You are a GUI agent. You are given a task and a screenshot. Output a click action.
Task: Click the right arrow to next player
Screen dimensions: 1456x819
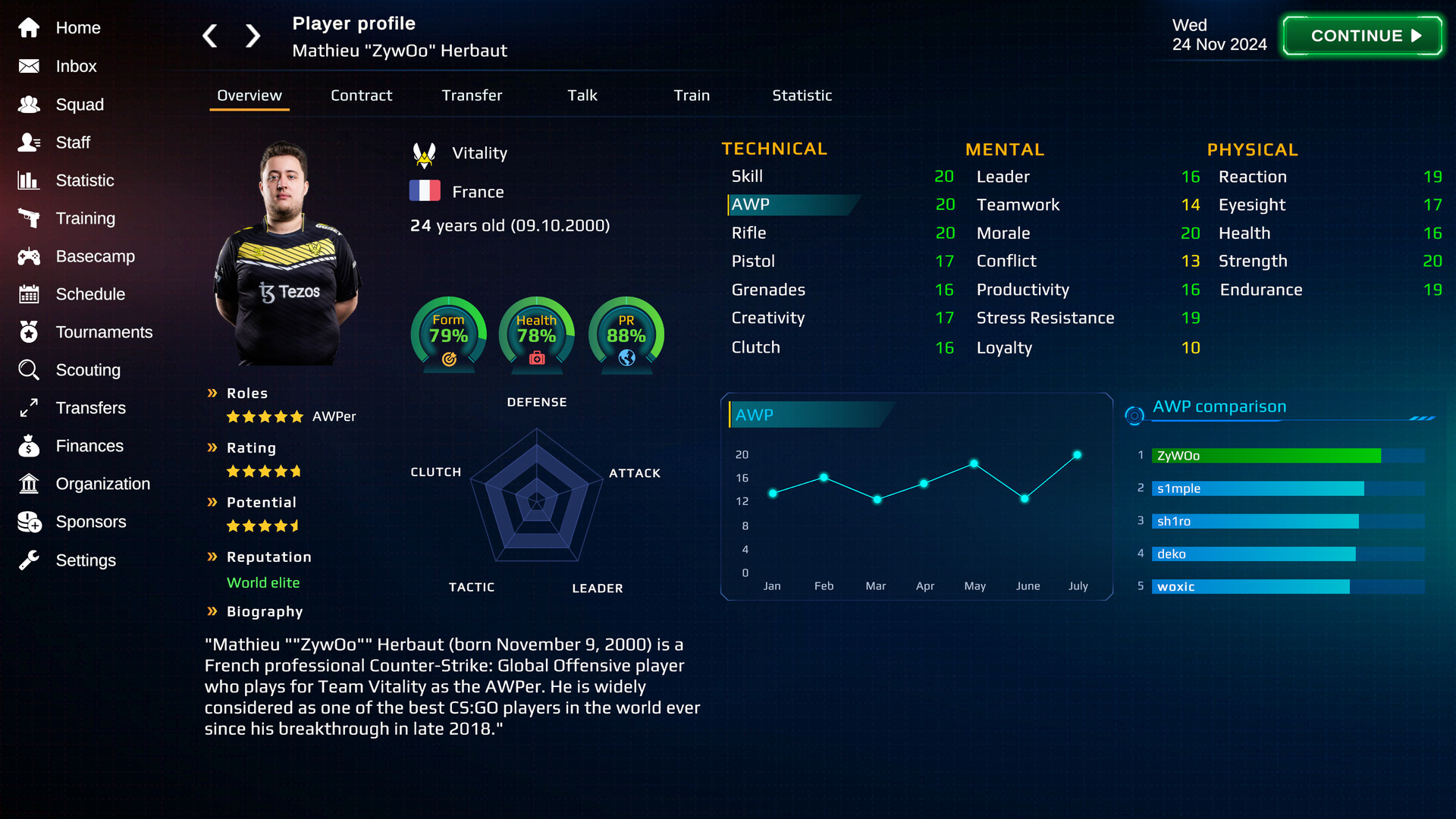coord(253,36)
